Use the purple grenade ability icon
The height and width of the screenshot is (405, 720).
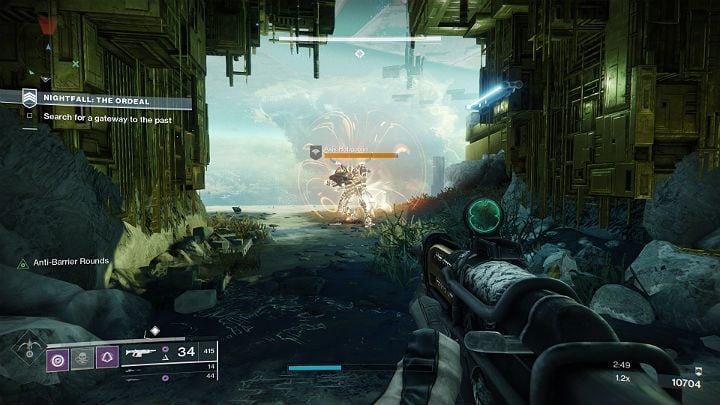58,358
